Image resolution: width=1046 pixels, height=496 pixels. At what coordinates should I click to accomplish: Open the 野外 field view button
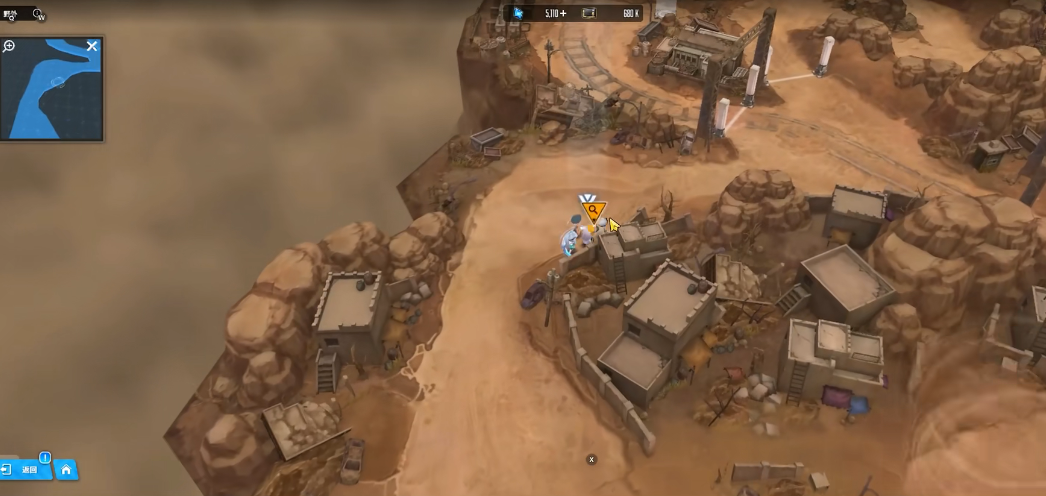9,14
